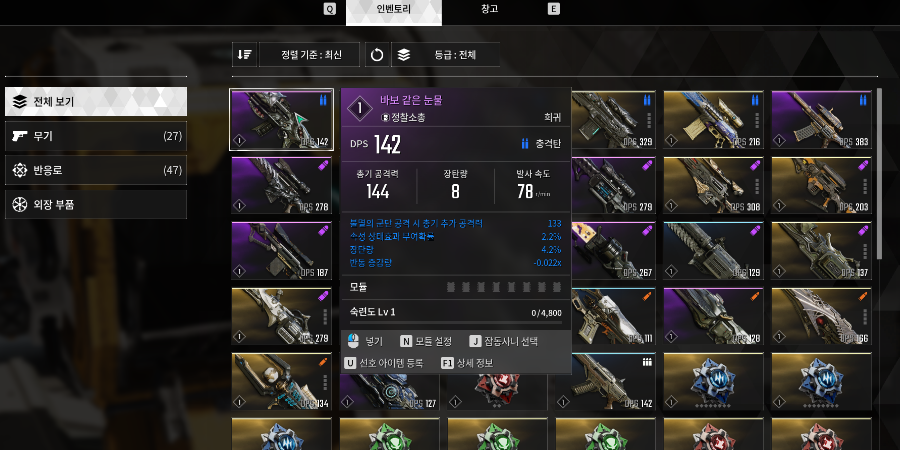Select the DPS 383 weapon slot

[824, 120]
